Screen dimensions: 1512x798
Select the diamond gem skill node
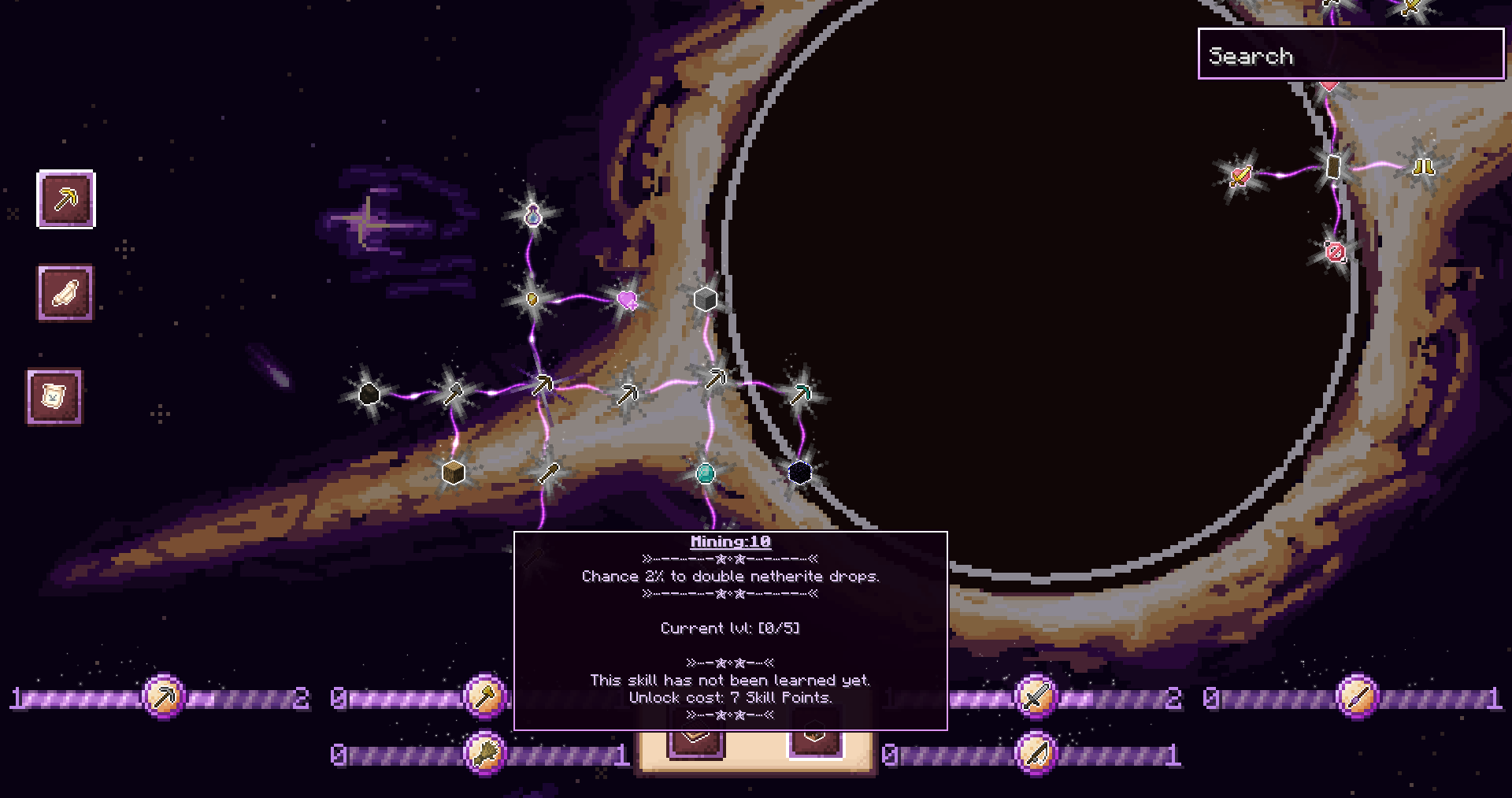pos(706,473)
